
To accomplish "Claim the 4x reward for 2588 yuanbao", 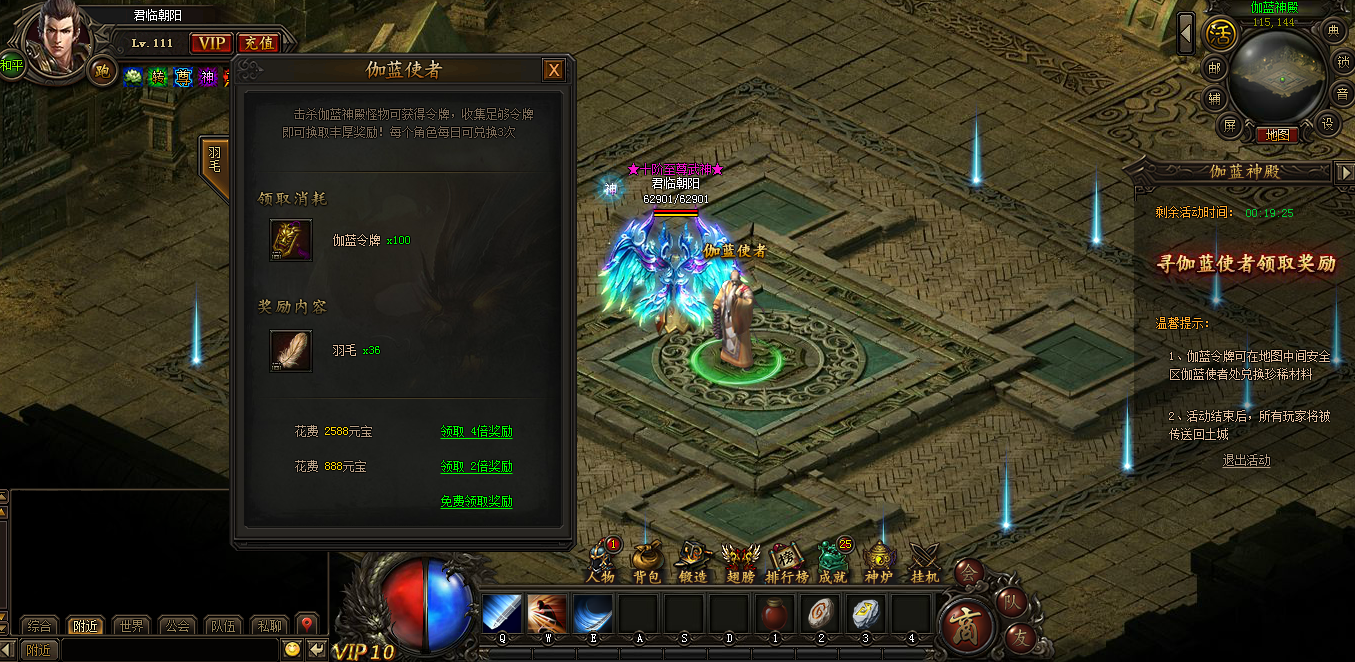I will pyautogui.click(x=476, y=432).
